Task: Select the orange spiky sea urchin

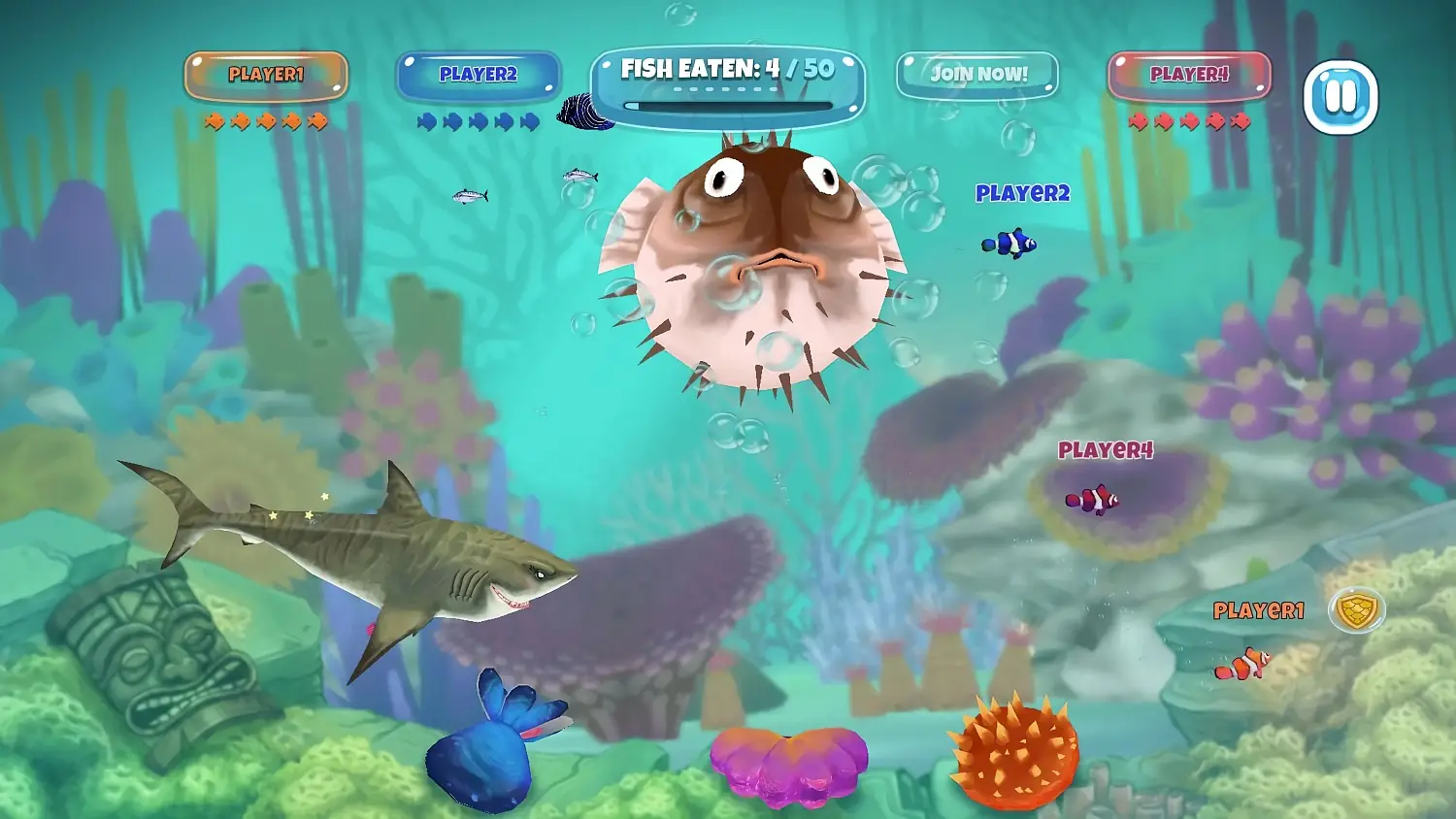Action: pos(1015,752)
